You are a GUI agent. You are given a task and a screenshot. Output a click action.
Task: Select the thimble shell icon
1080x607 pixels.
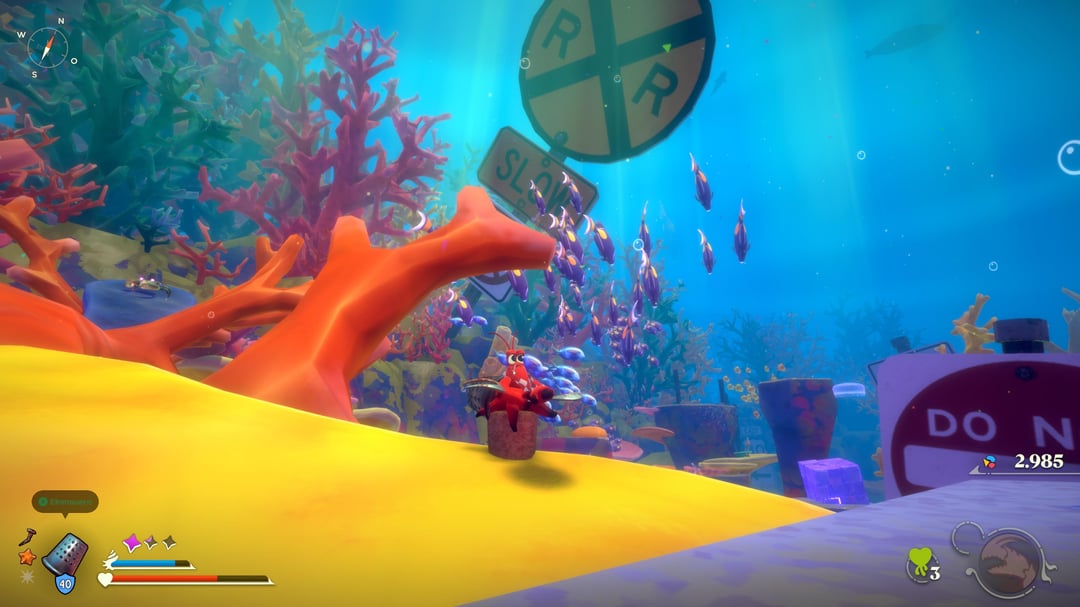(x=66, y=553)
